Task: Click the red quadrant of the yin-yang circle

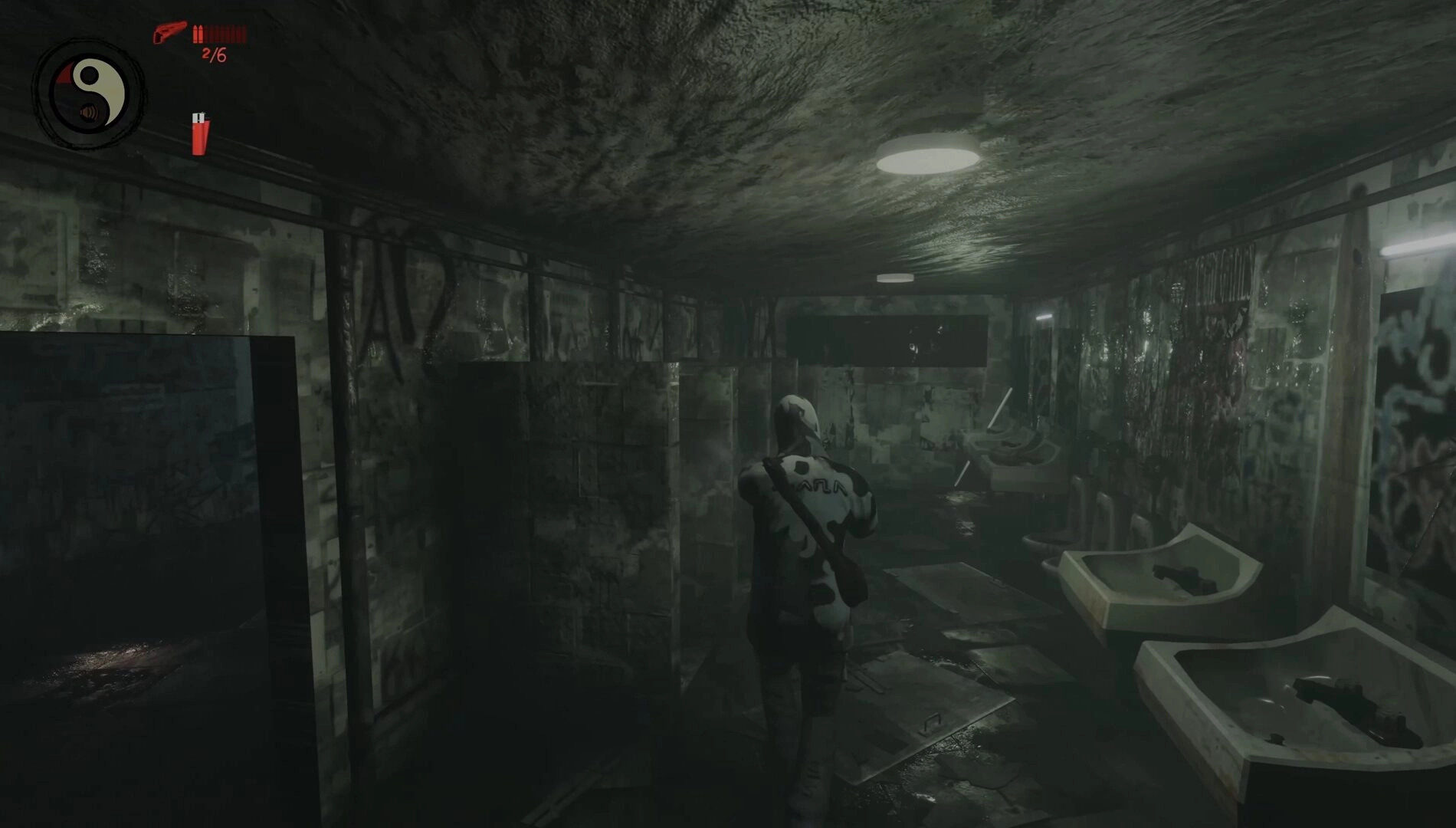Action: point(64,75)
